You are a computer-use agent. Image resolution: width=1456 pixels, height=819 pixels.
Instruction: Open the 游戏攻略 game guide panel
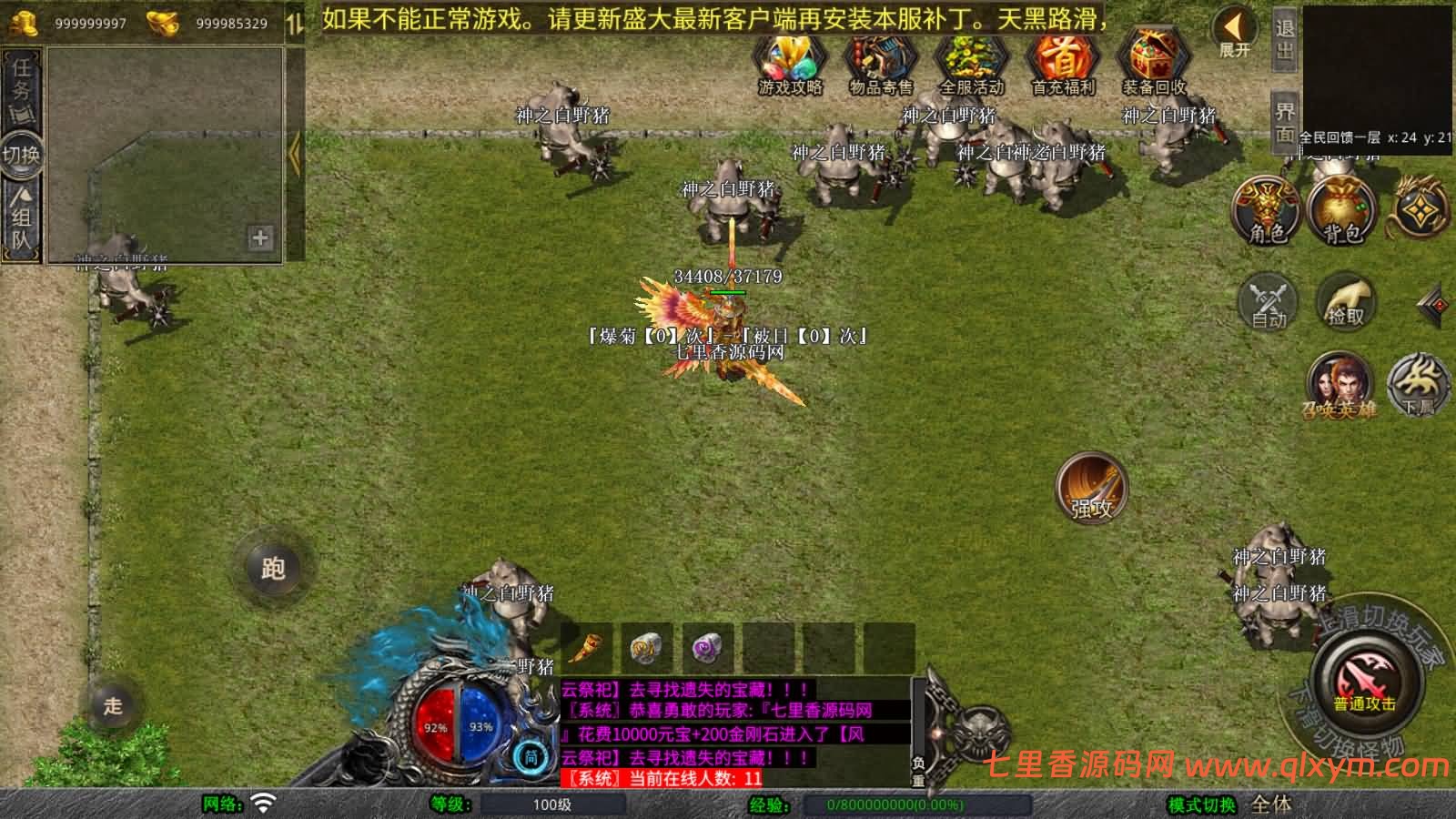click(788, 64)
